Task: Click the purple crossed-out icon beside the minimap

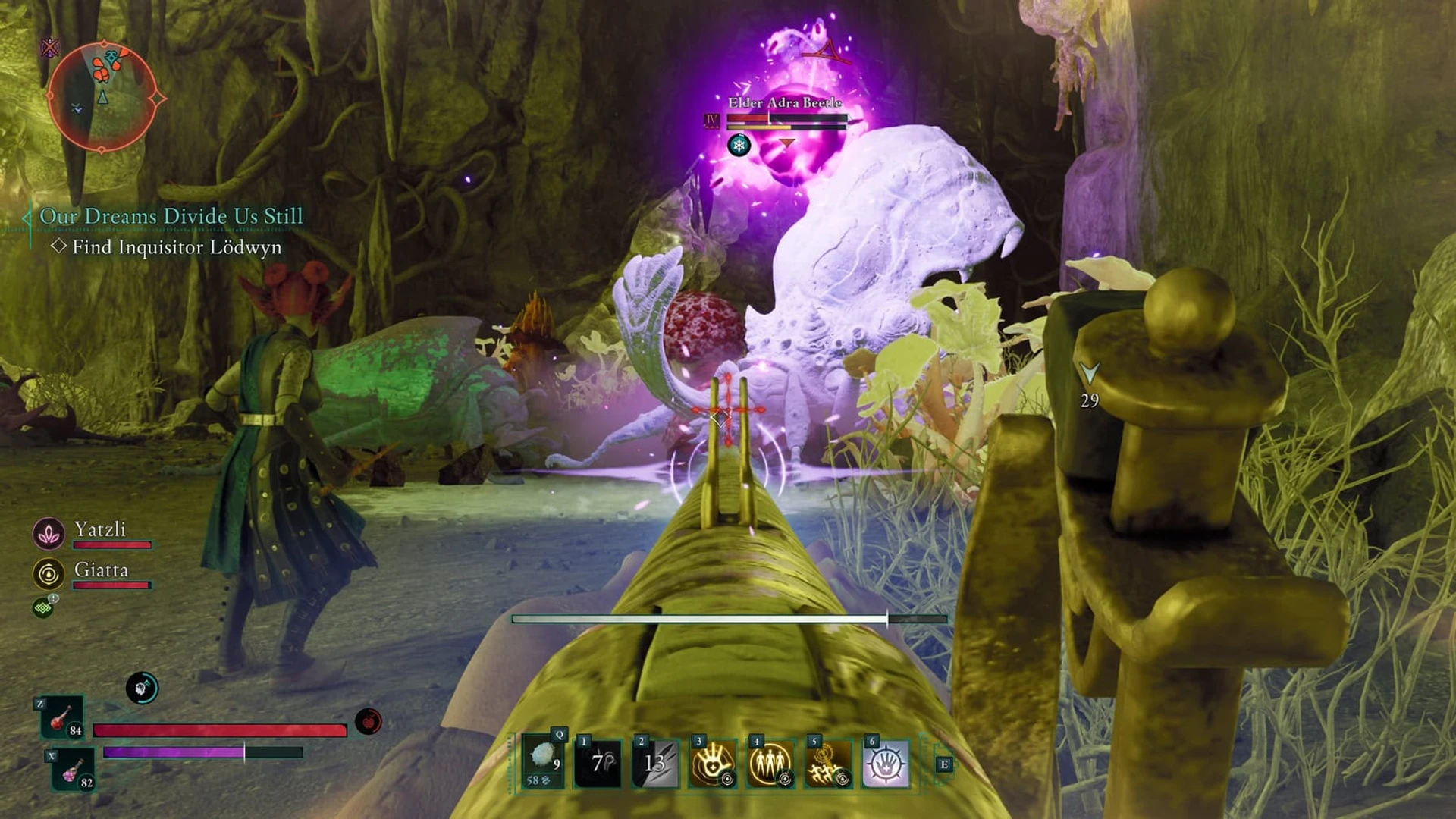Action: pos(50,49)
